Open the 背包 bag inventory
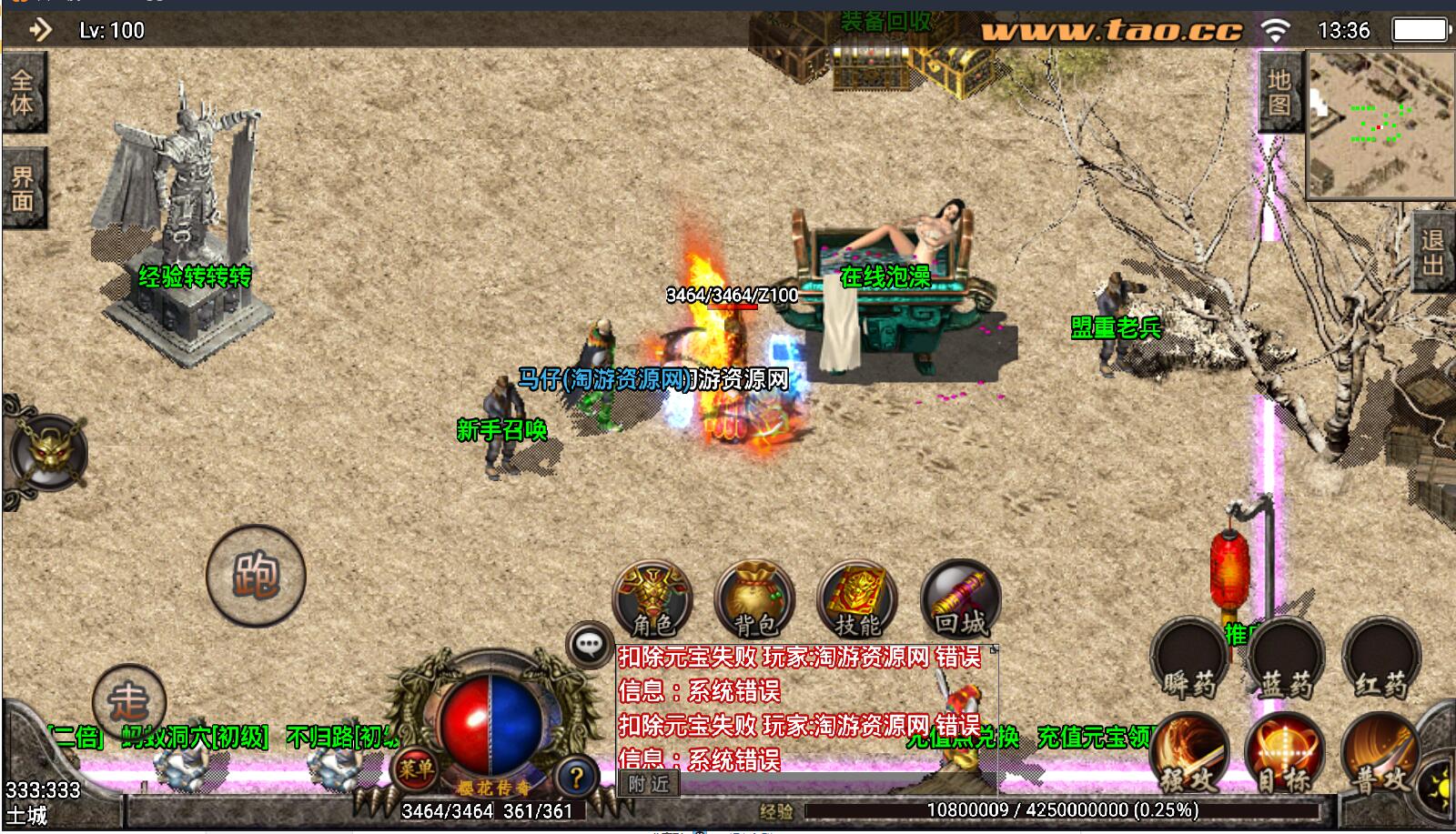The height and width of the screenshot is (834, 1456). point(754,600)
